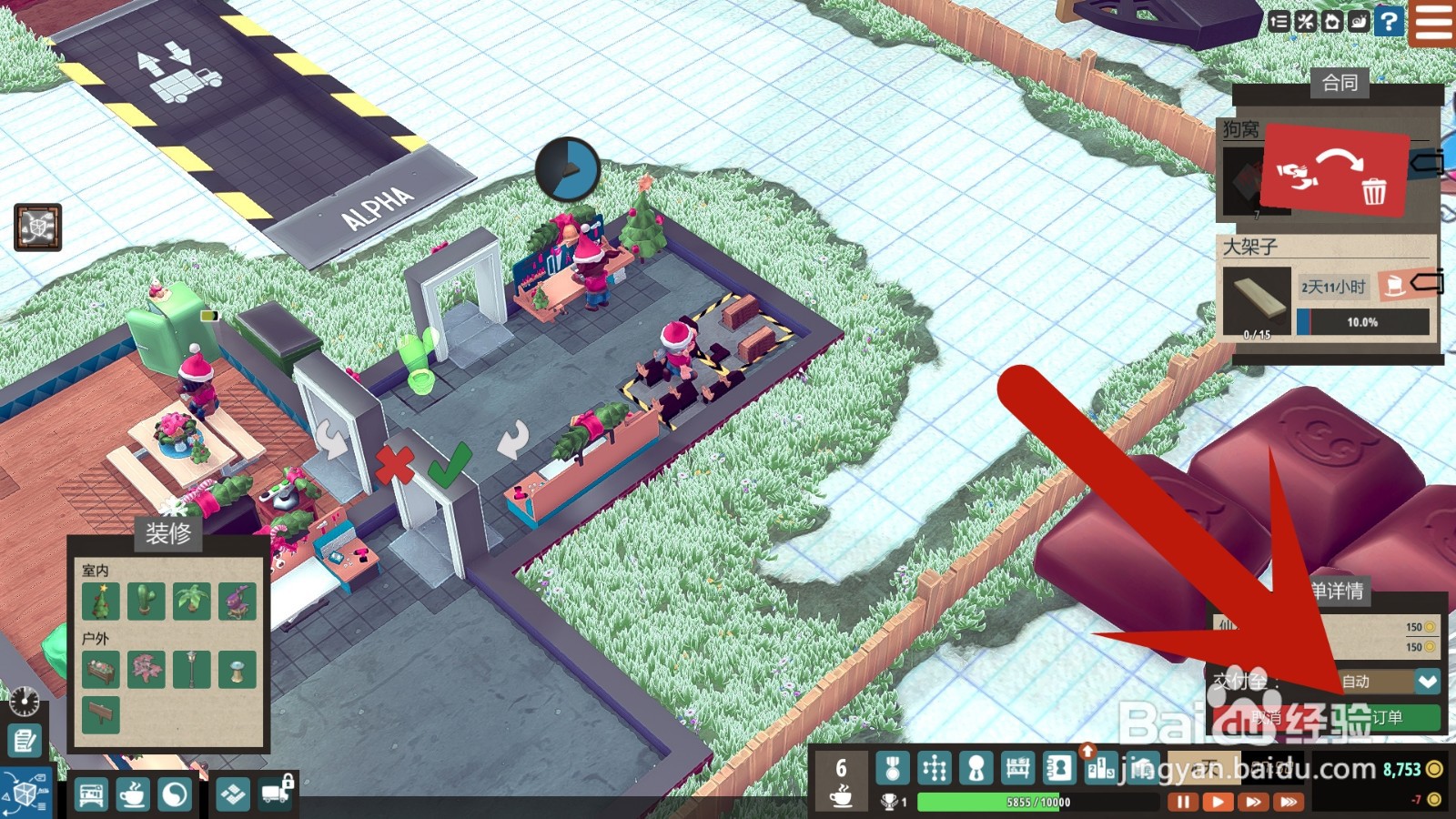1456x819 pixels.
Task: Open the clipboard notes button
Action: click(x=25, y=741)
